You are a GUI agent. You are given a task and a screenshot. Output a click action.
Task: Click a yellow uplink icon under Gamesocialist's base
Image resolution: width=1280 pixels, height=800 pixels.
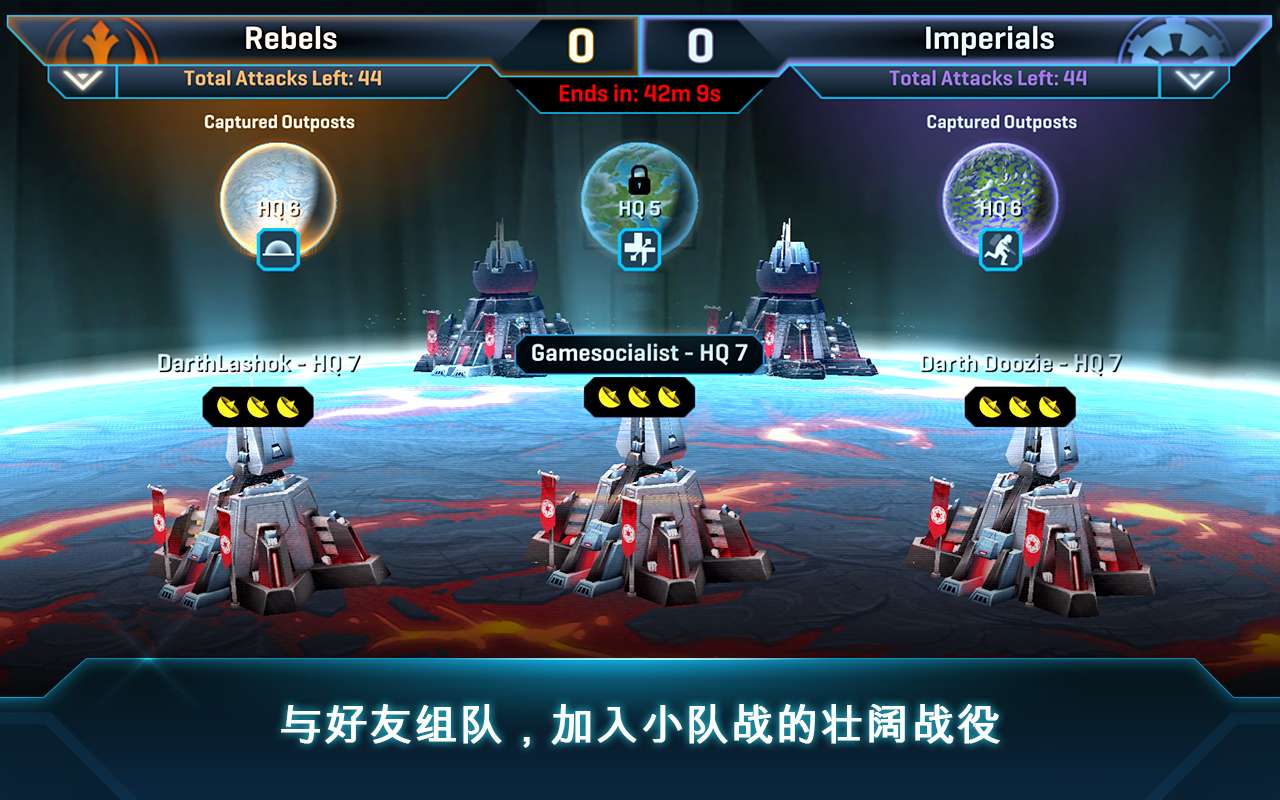[x=640, y=397]
